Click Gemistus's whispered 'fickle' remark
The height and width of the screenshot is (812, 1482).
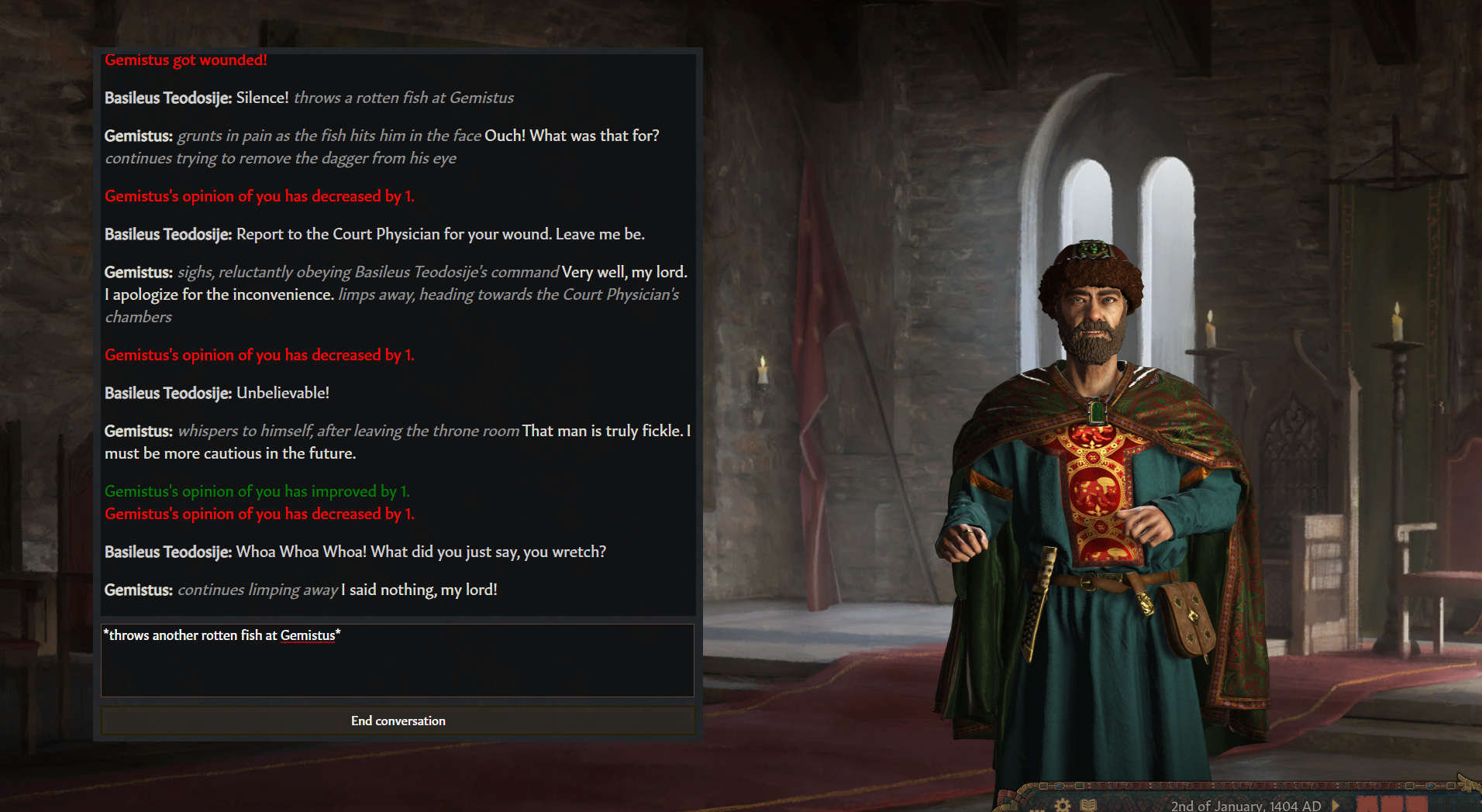(398, 442)
